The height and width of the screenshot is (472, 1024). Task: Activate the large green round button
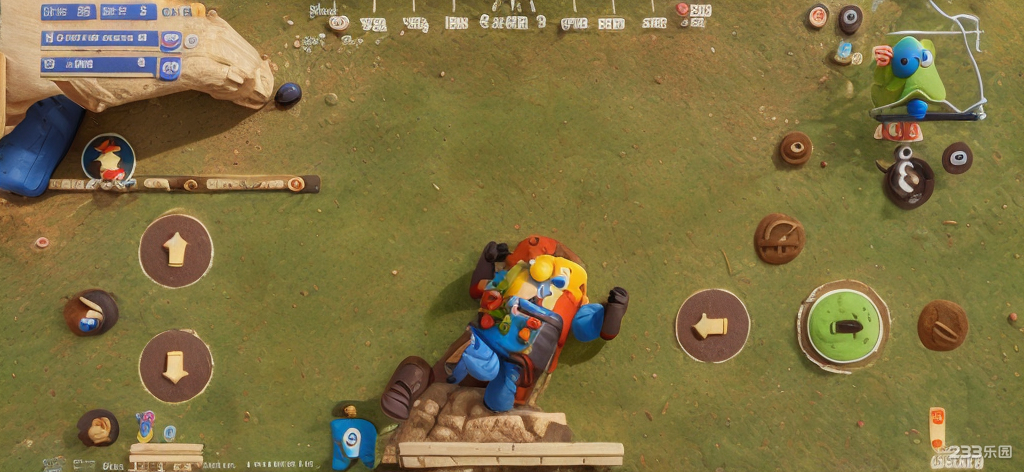click(844, 326)
